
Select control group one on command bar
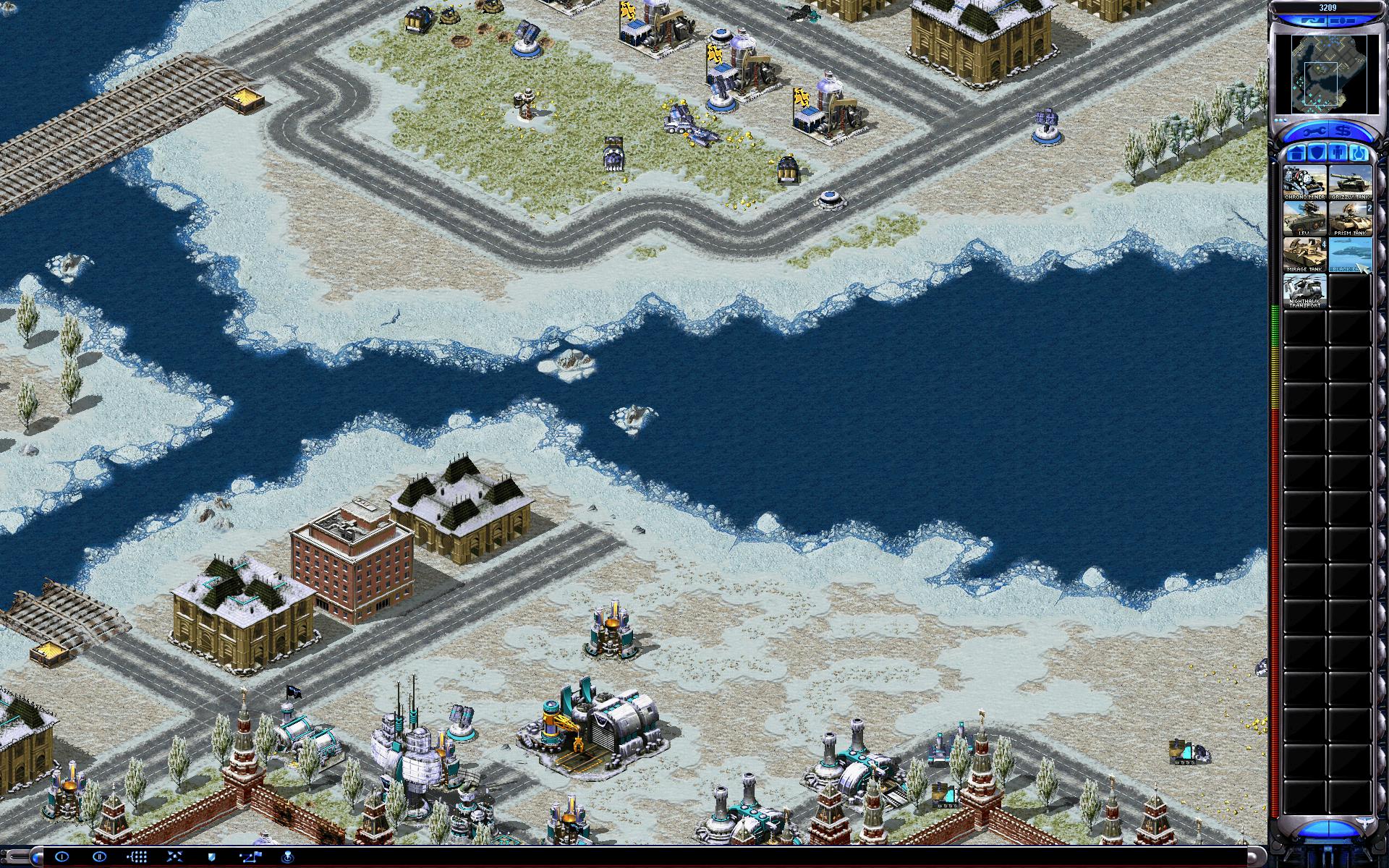coord(61,856)
